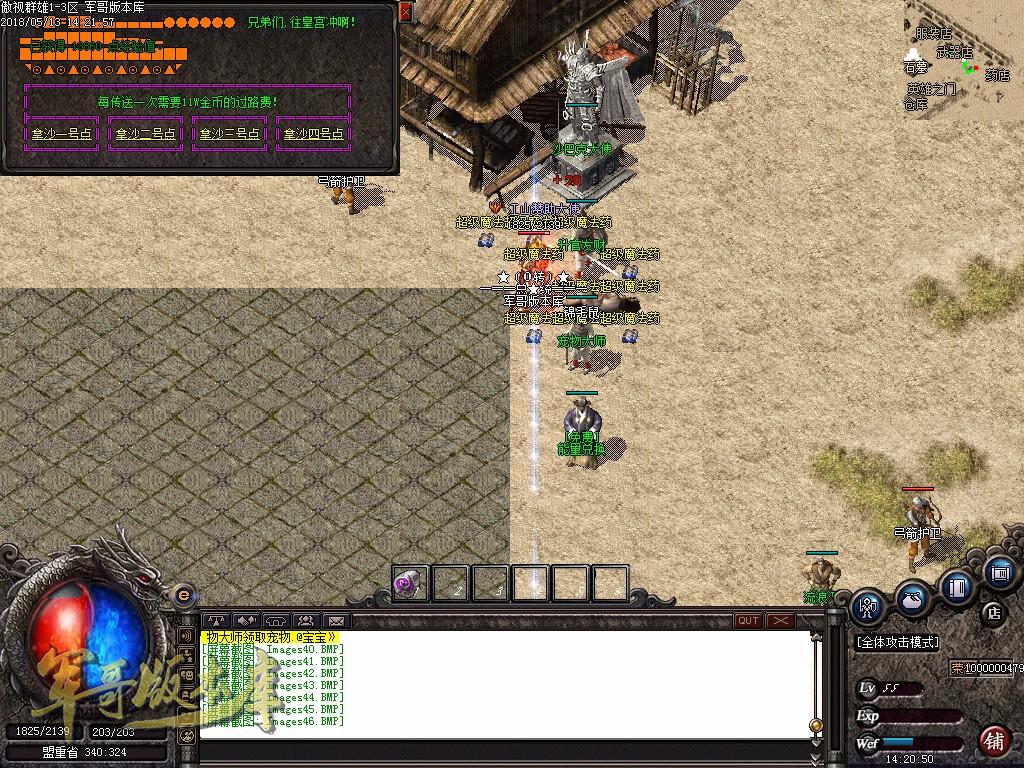Select 皇沙三号点 destination
1024x768 pixels.
tap(230, 133)
